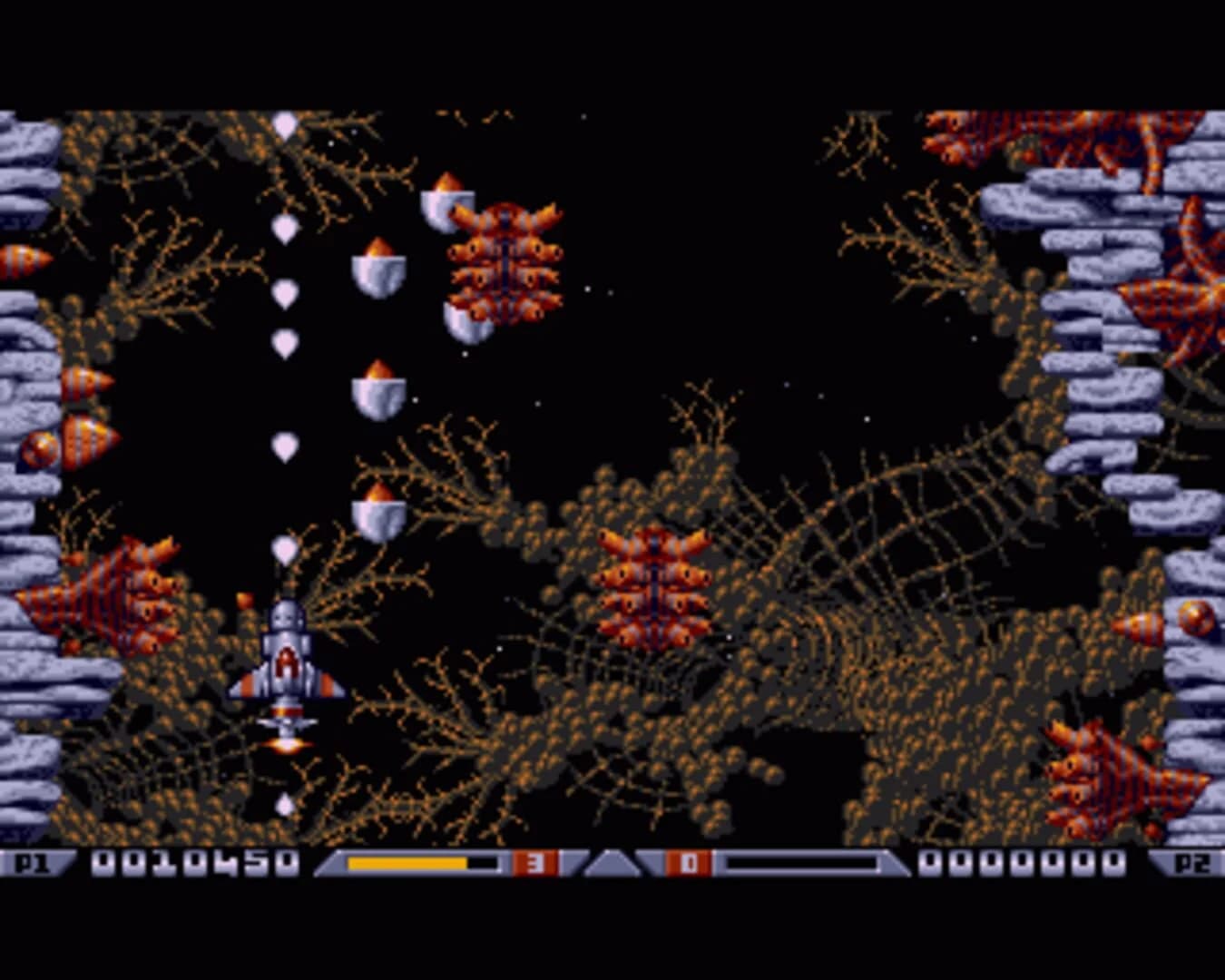Click the topmost white bullet on screen
The width and height of the screenshot is (1225, 980).
point(284,122)
